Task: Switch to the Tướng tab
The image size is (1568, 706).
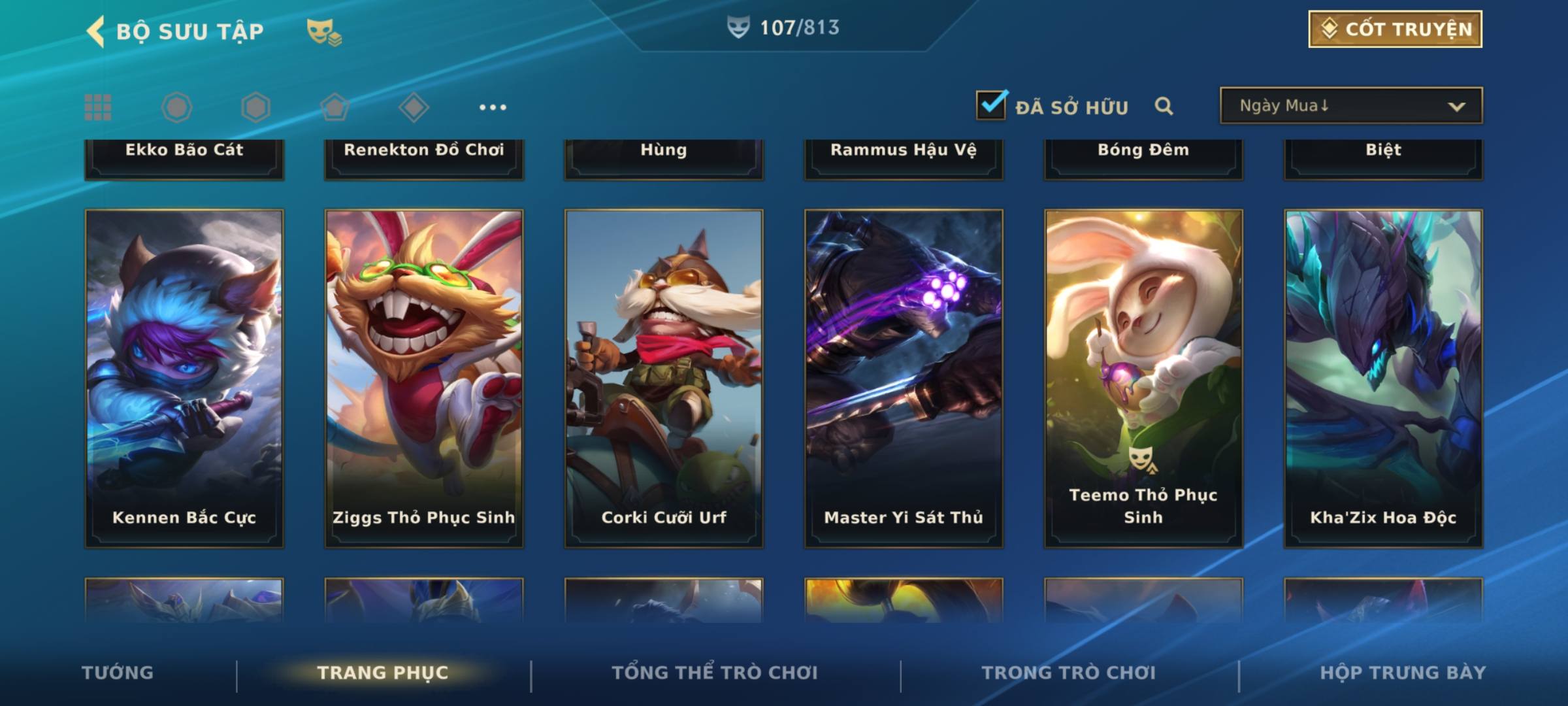Action: click(118, 673)
